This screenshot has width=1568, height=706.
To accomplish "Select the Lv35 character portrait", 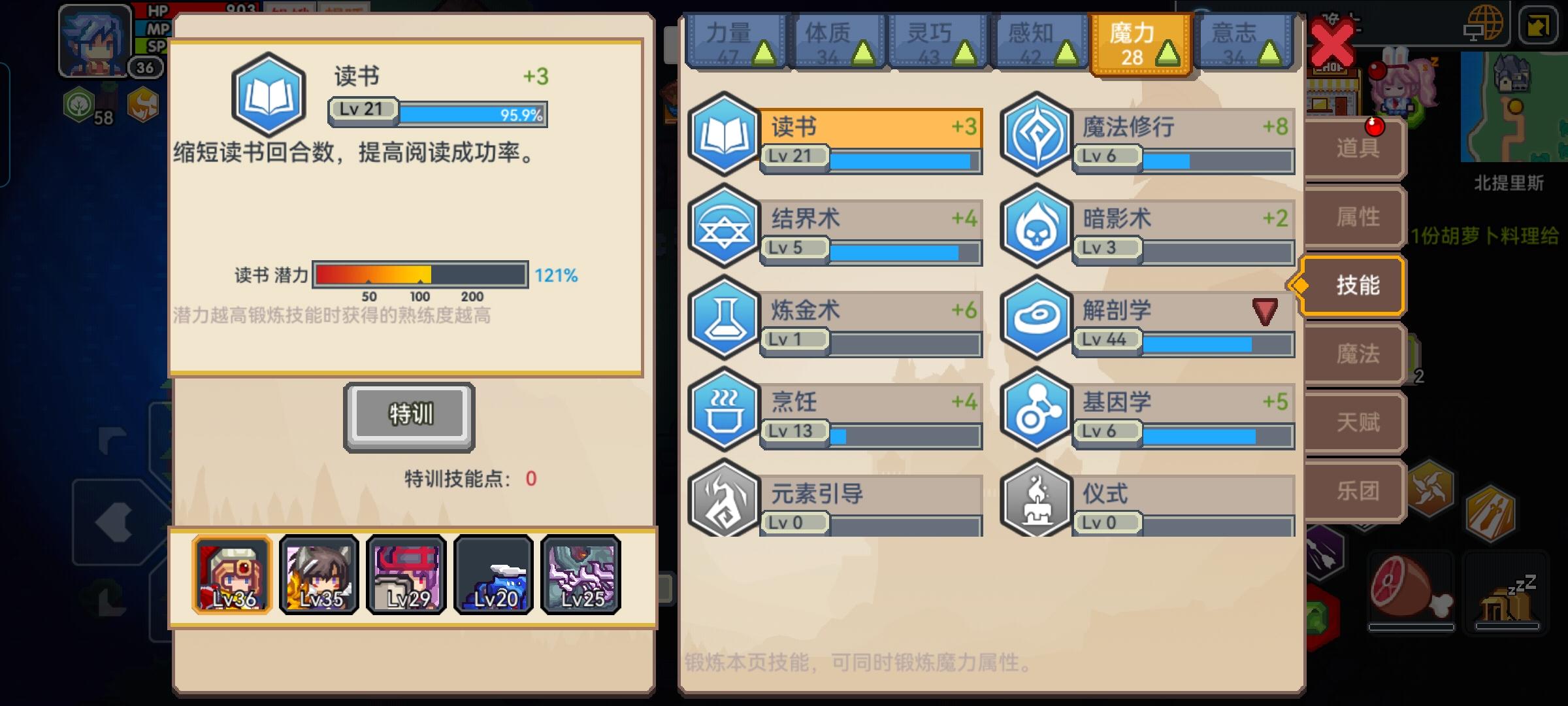I will [318, 575].
